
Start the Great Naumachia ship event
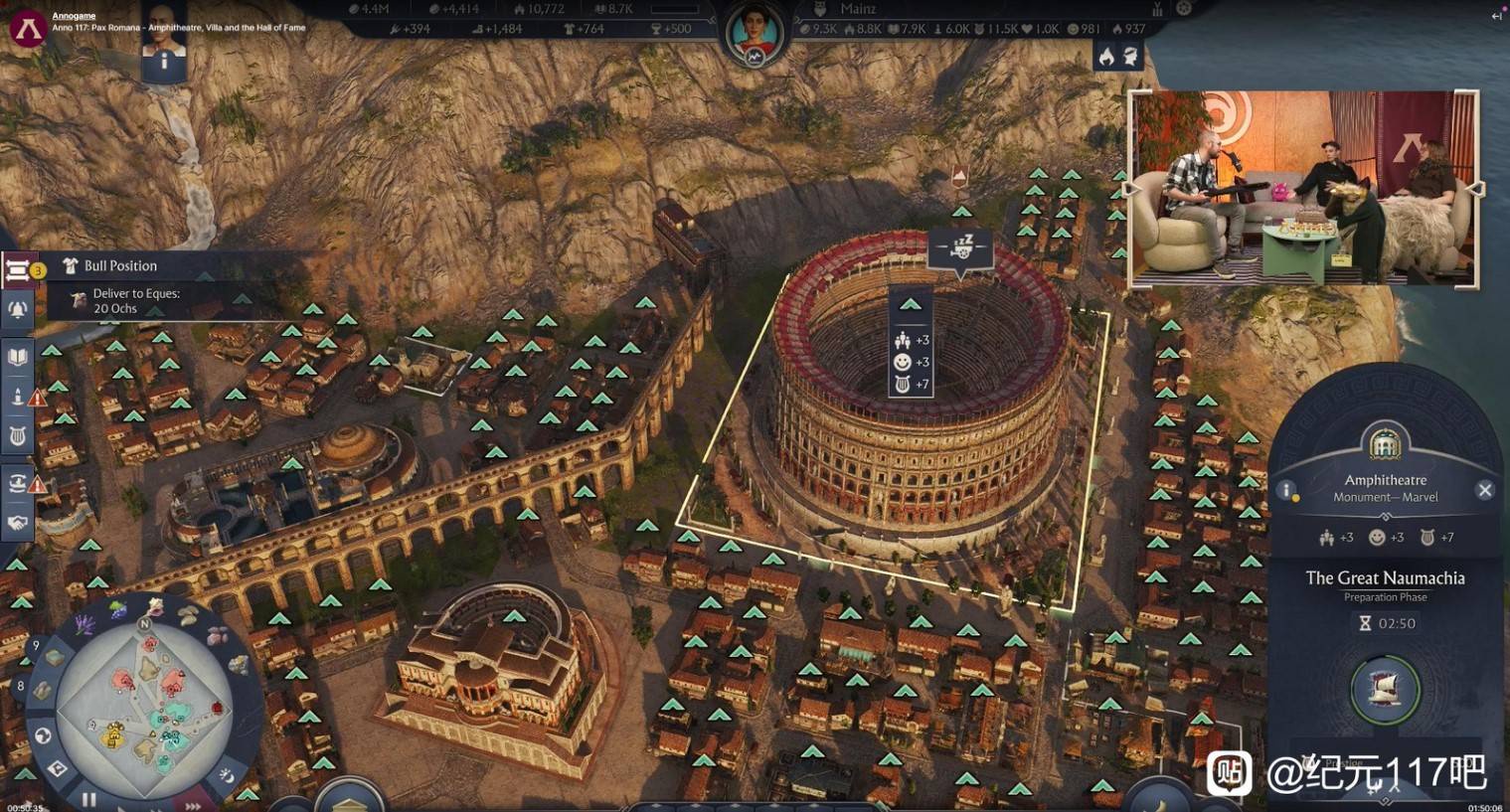pyautogui.click(x=1385, y=688)
